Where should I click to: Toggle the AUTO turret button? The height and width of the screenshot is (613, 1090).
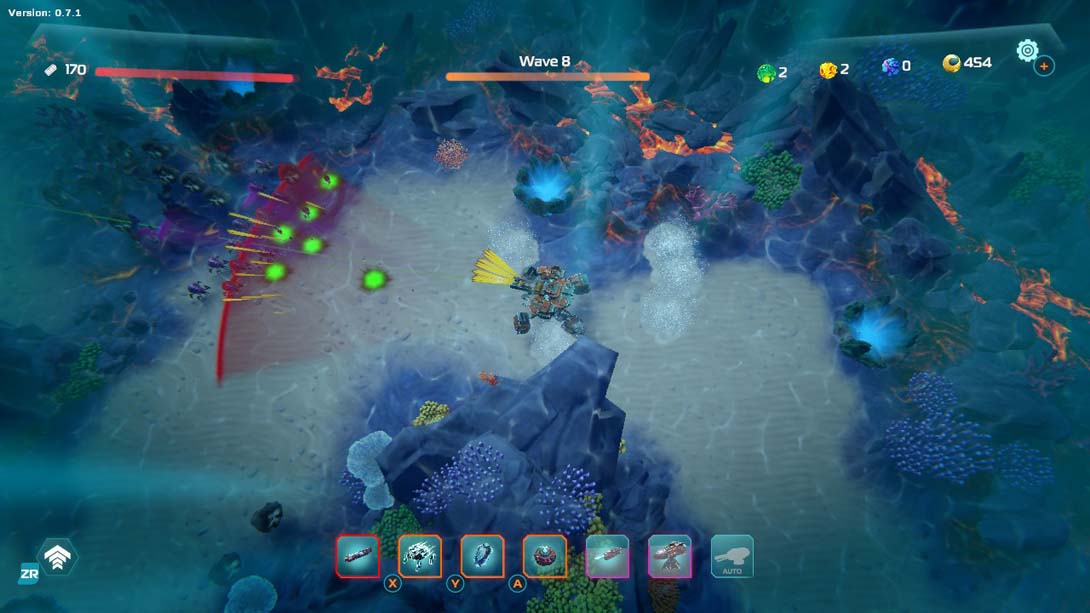[x=732, y=557]
